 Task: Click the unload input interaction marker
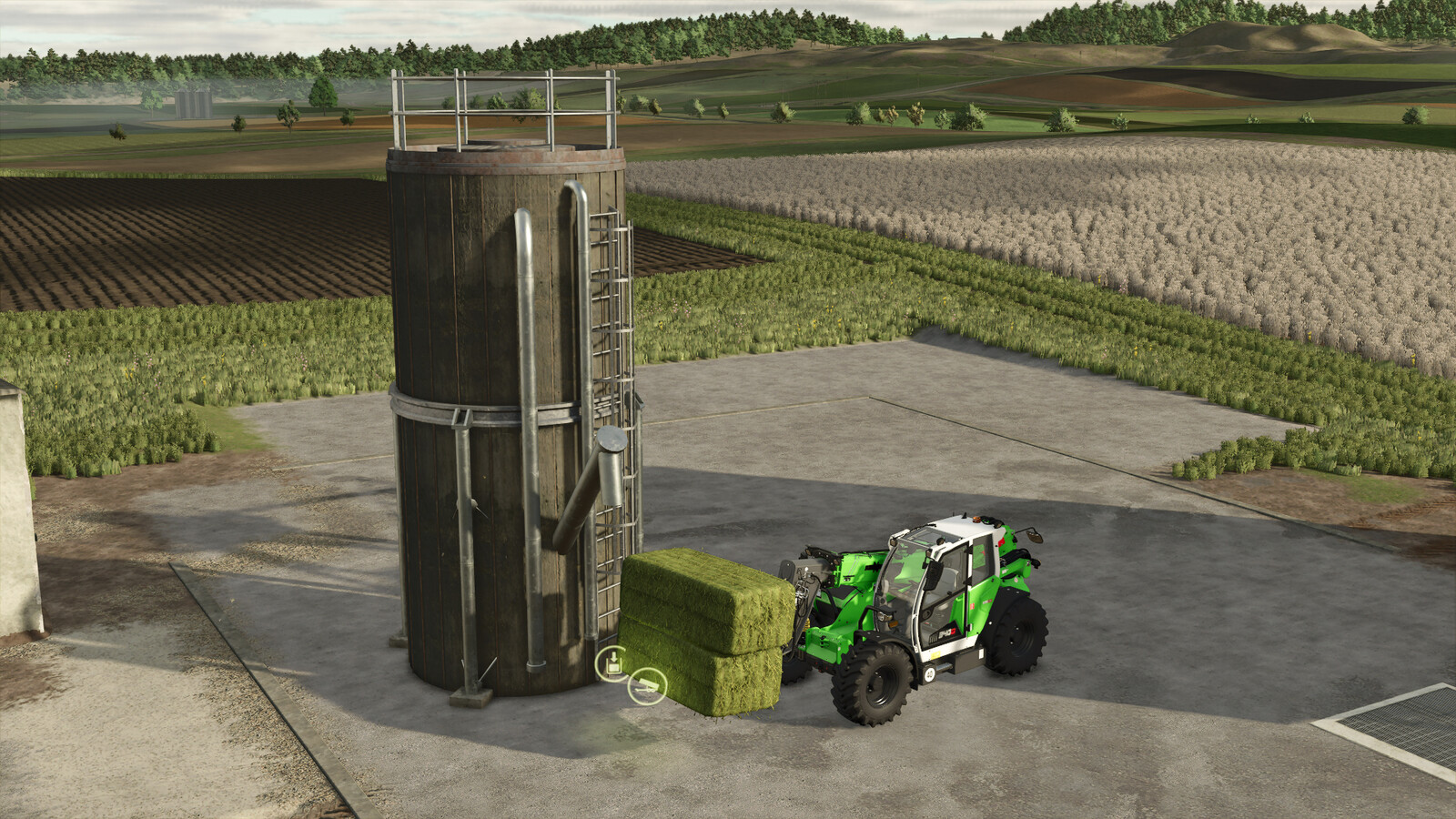(612, 664)
